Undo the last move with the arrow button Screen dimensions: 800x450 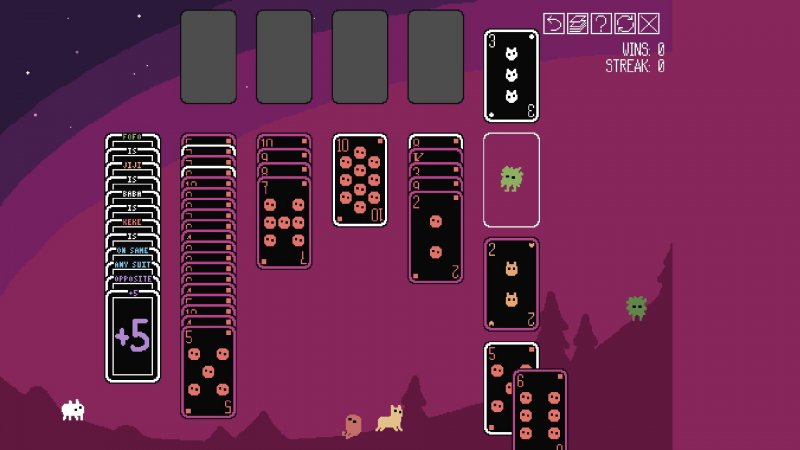(554, 23)
